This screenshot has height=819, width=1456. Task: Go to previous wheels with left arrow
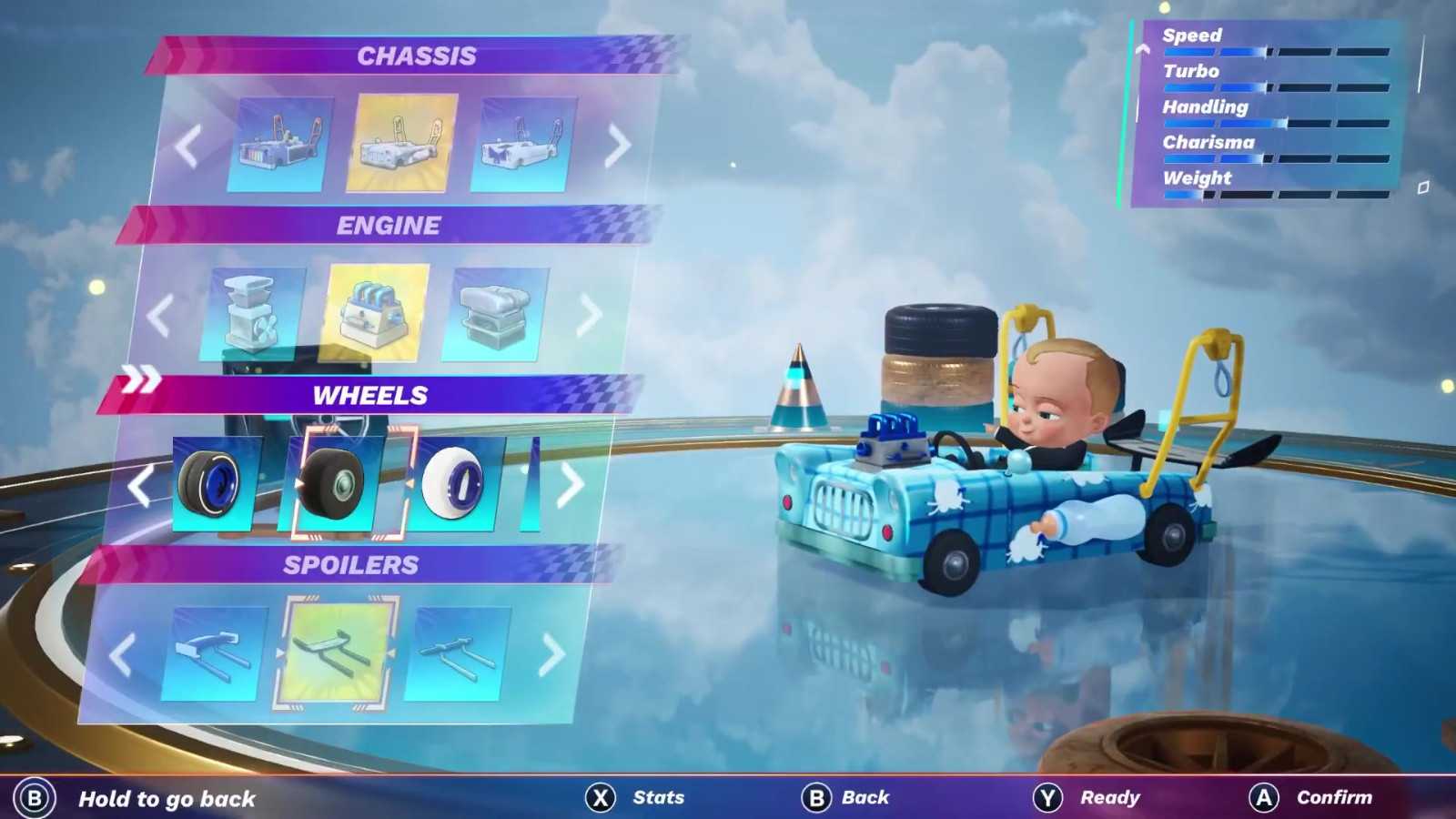pos(140,486)
